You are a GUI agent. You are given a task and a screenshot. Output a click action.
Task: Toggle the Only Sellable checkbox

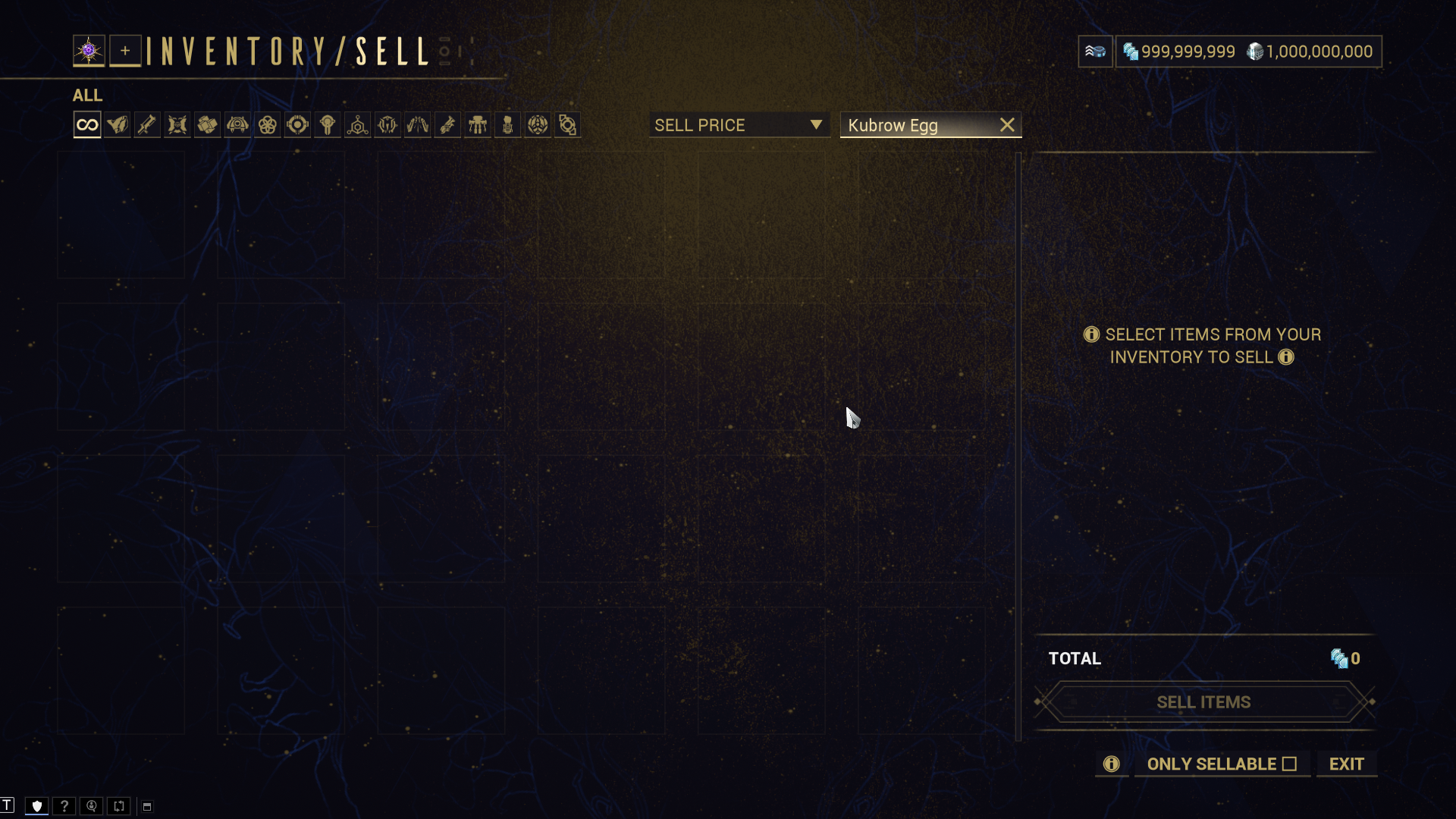point(1289,764)
